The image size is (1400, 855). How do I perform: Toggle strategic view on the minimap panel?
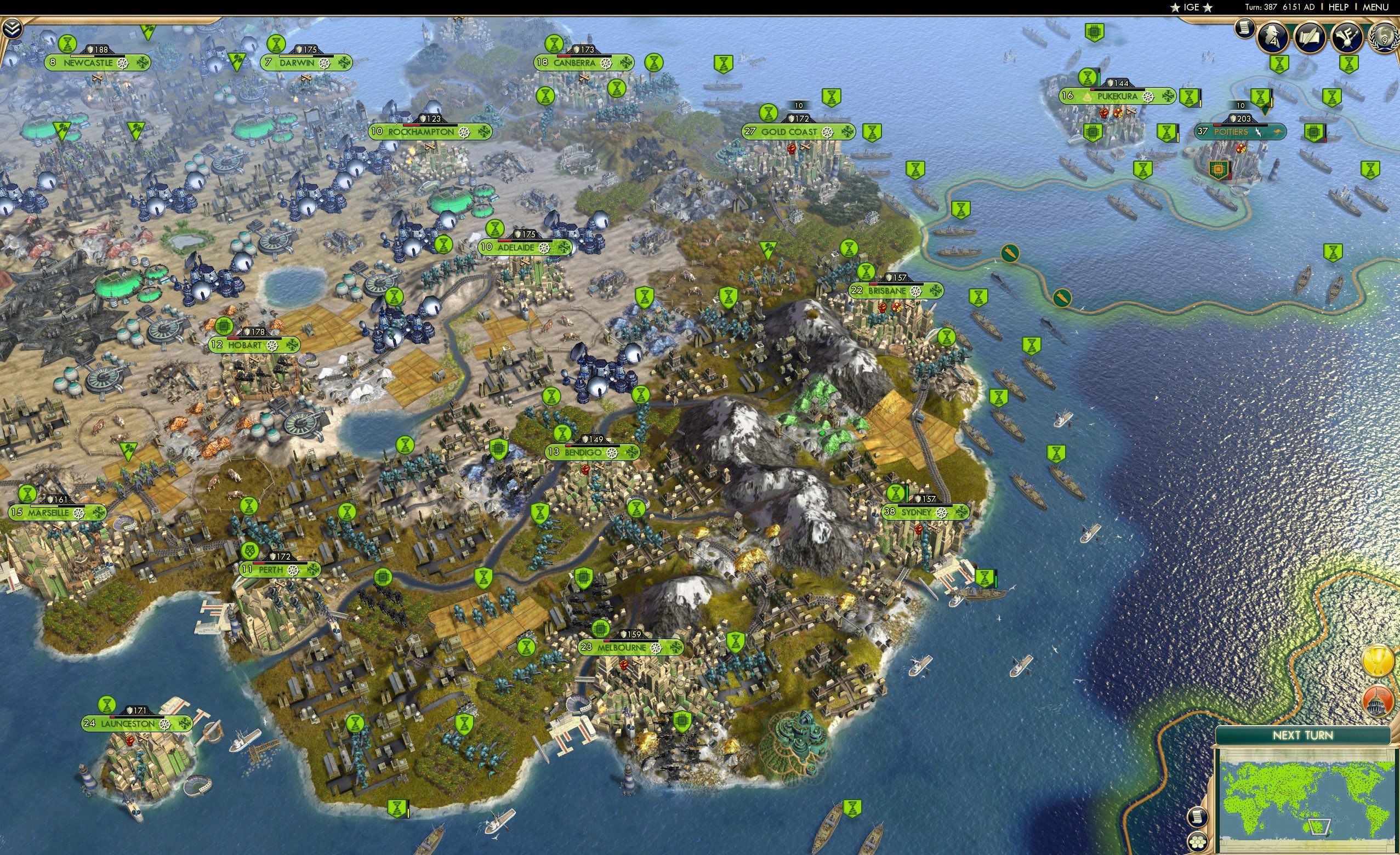pos(1198,842)
